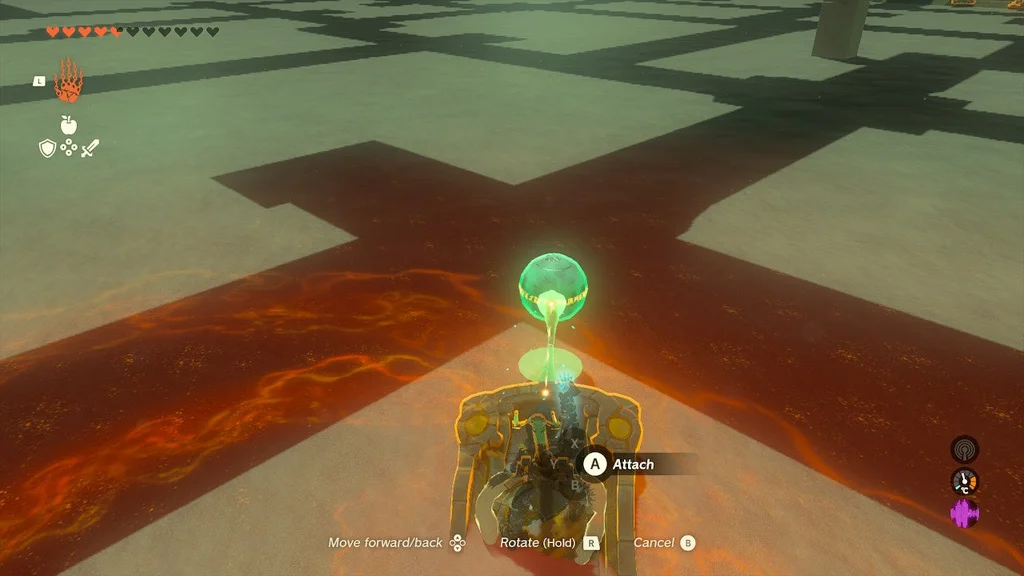Viewport: 1024px width, 576px height.
Task: Check the temperature gauge icon
Action: (x=964, y=482)
